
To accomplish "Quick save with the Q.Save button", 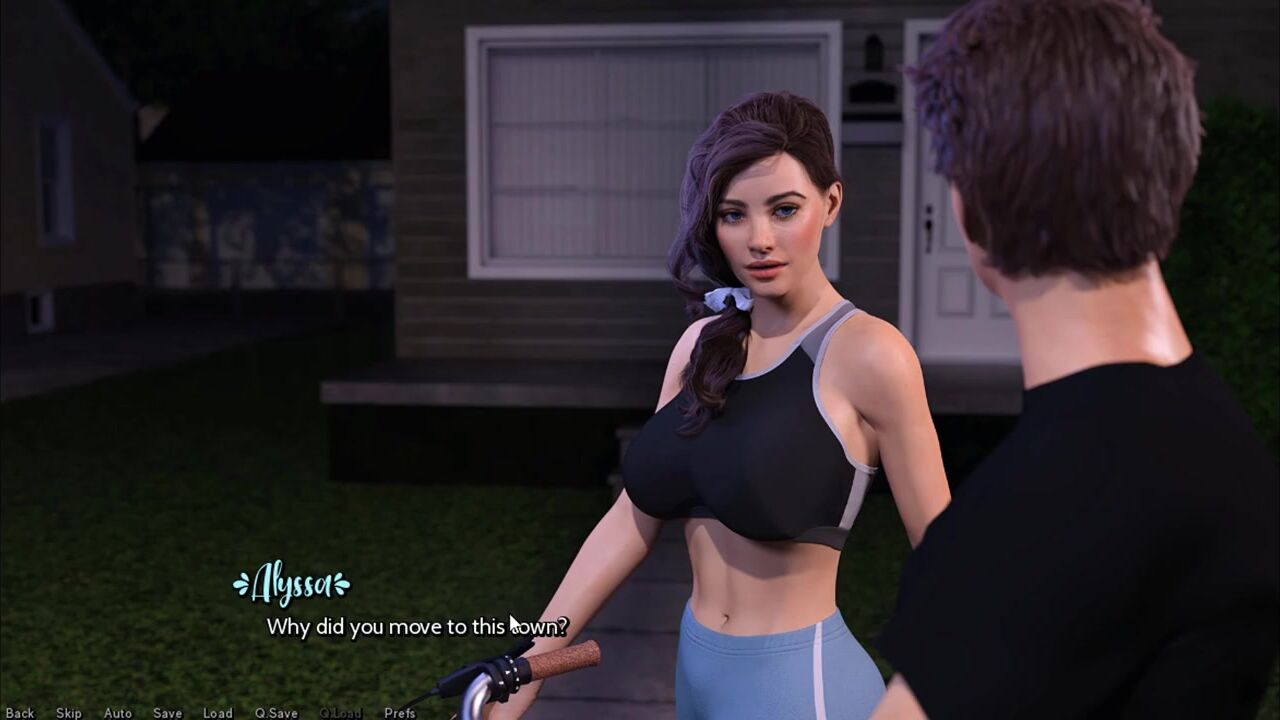I will tap(276, 713).
